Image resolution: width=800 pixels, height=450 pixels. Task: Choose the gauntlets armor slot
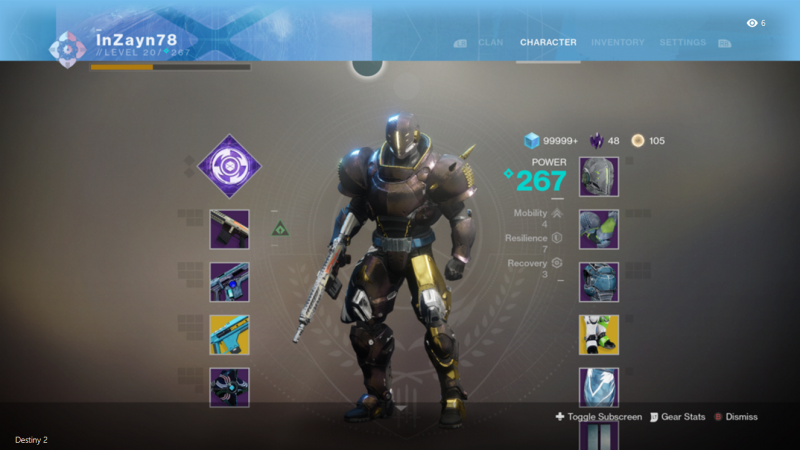(599, 229)
